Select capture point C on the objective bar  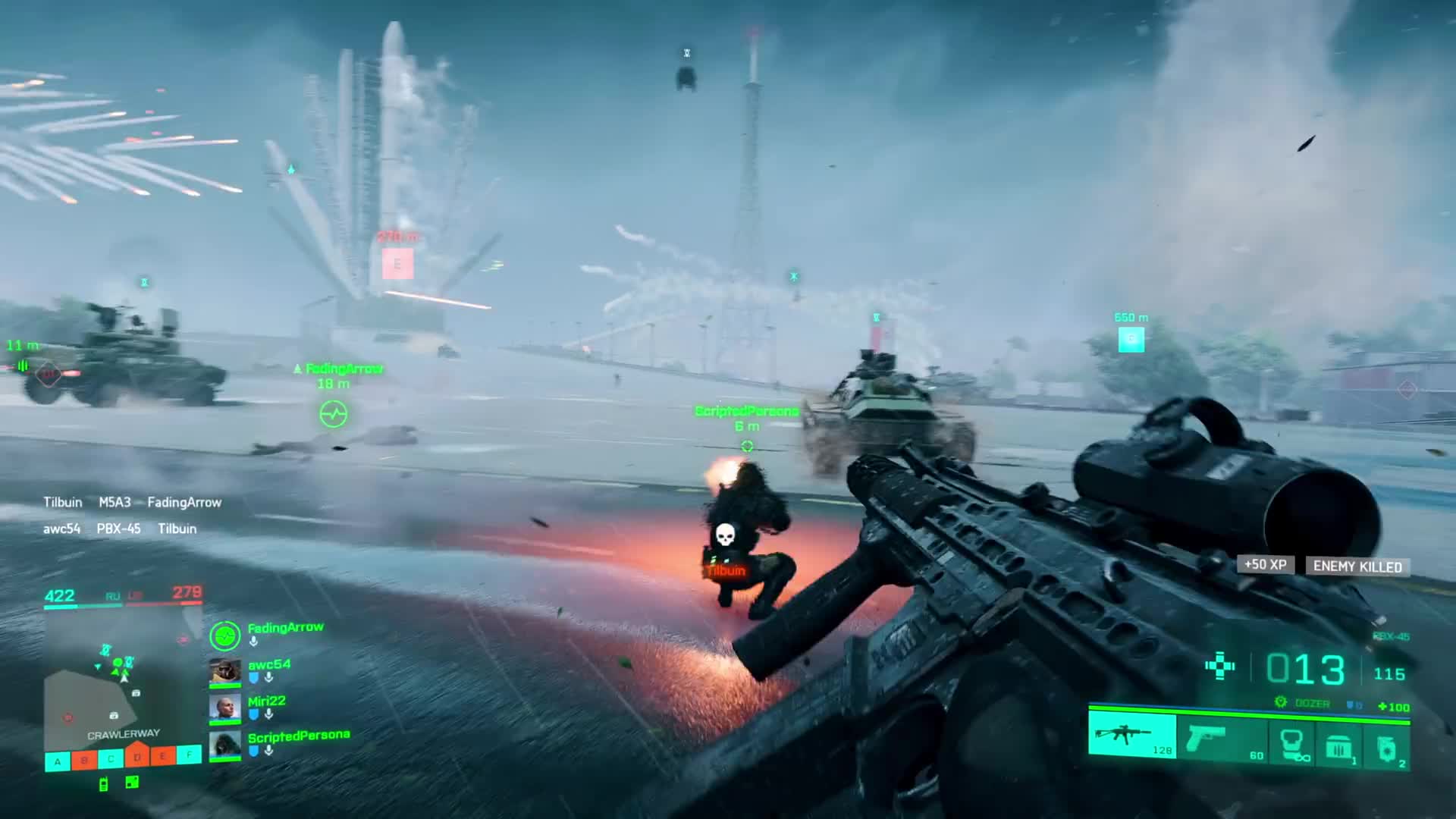coord(111,758)
